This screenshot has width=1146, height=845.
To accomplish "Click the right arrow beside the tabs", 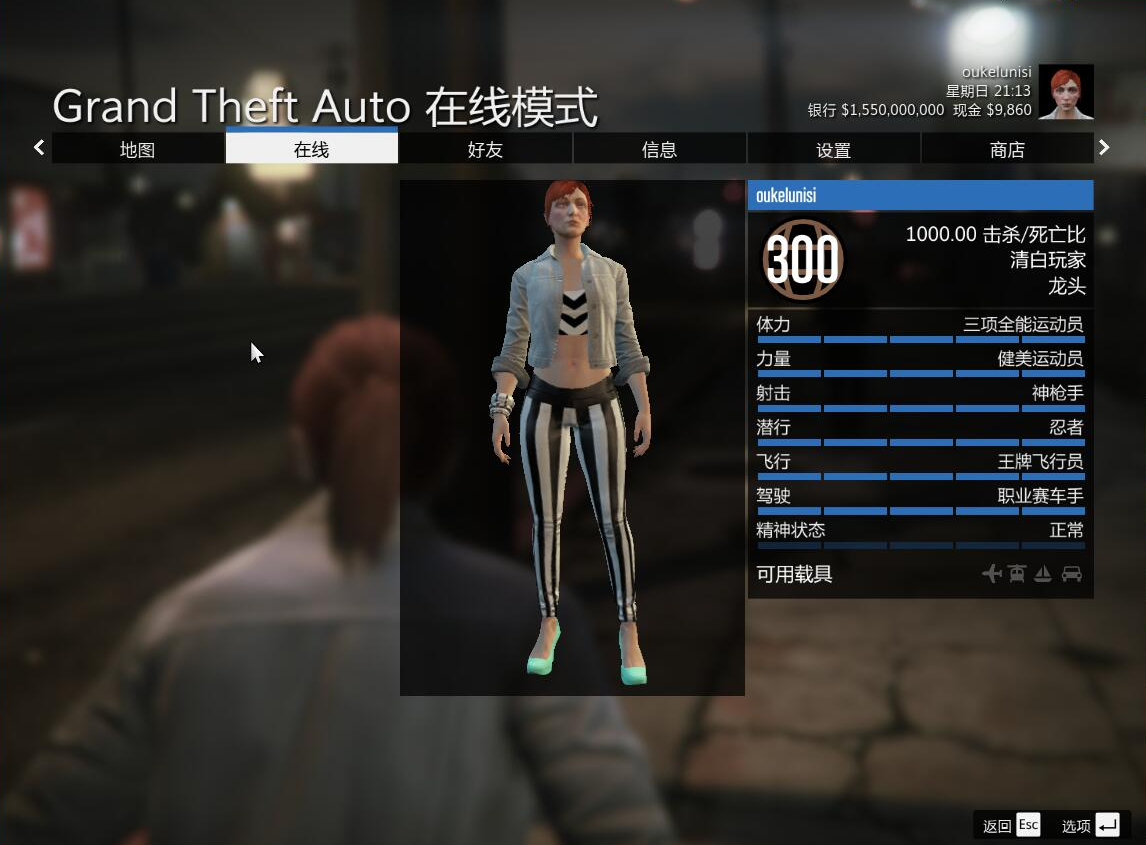I will click(1104, 148).
